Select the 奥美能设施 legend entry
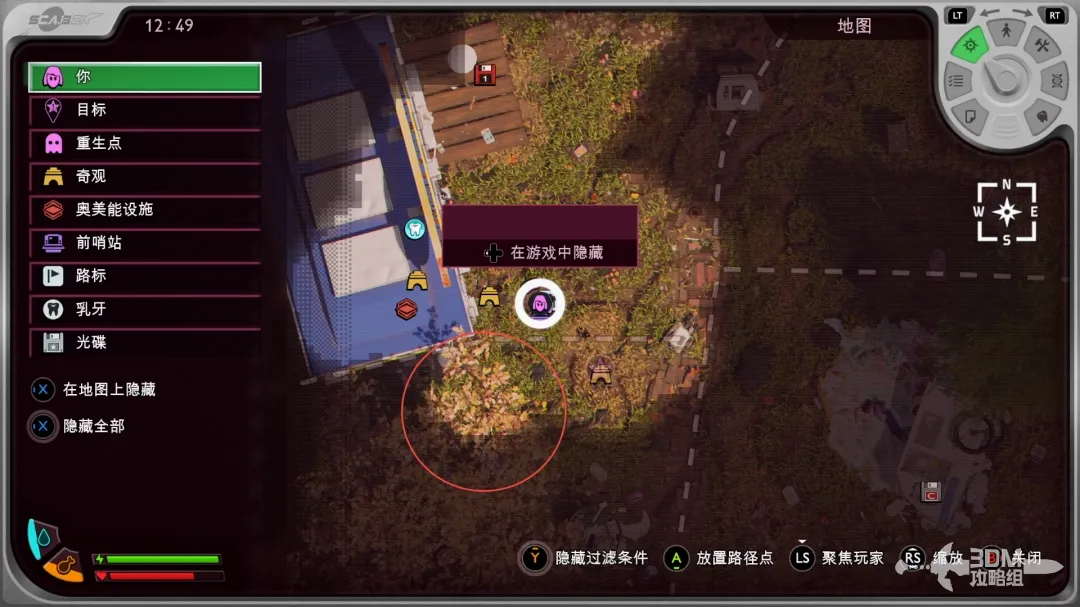 click(145, 209)
